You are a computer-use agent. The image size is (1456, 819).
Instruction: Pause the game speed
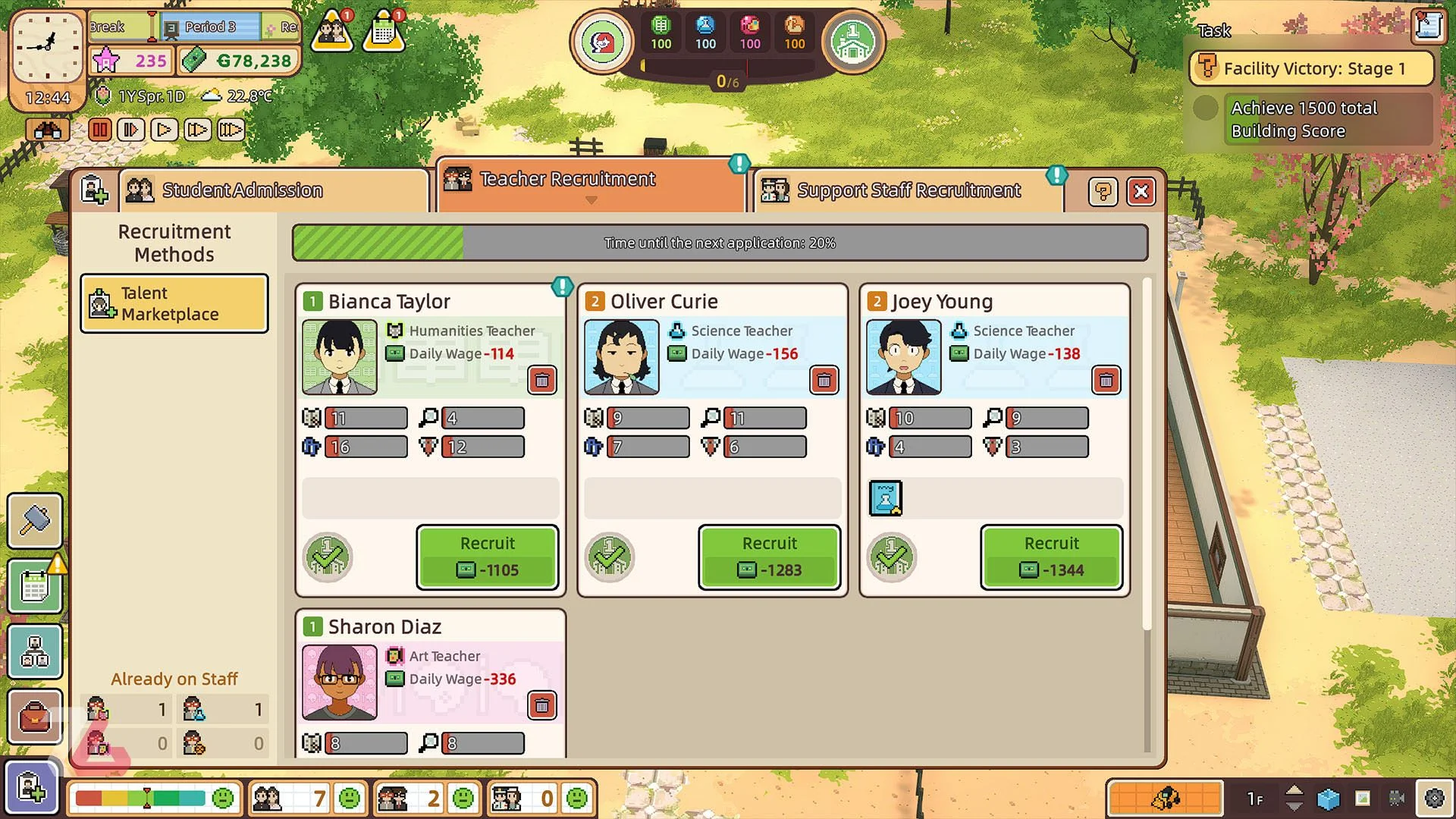pyautogui.click(x=99, y=130)
